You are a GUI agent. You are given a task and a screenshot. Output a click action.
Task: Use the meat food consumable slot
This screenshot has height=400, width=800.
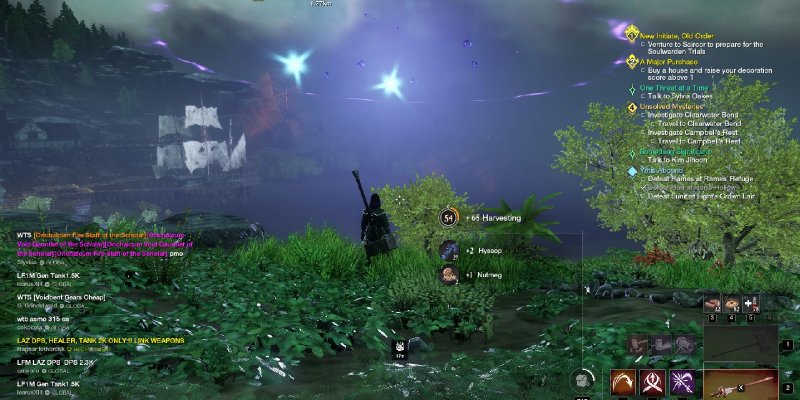click(712, 303)
